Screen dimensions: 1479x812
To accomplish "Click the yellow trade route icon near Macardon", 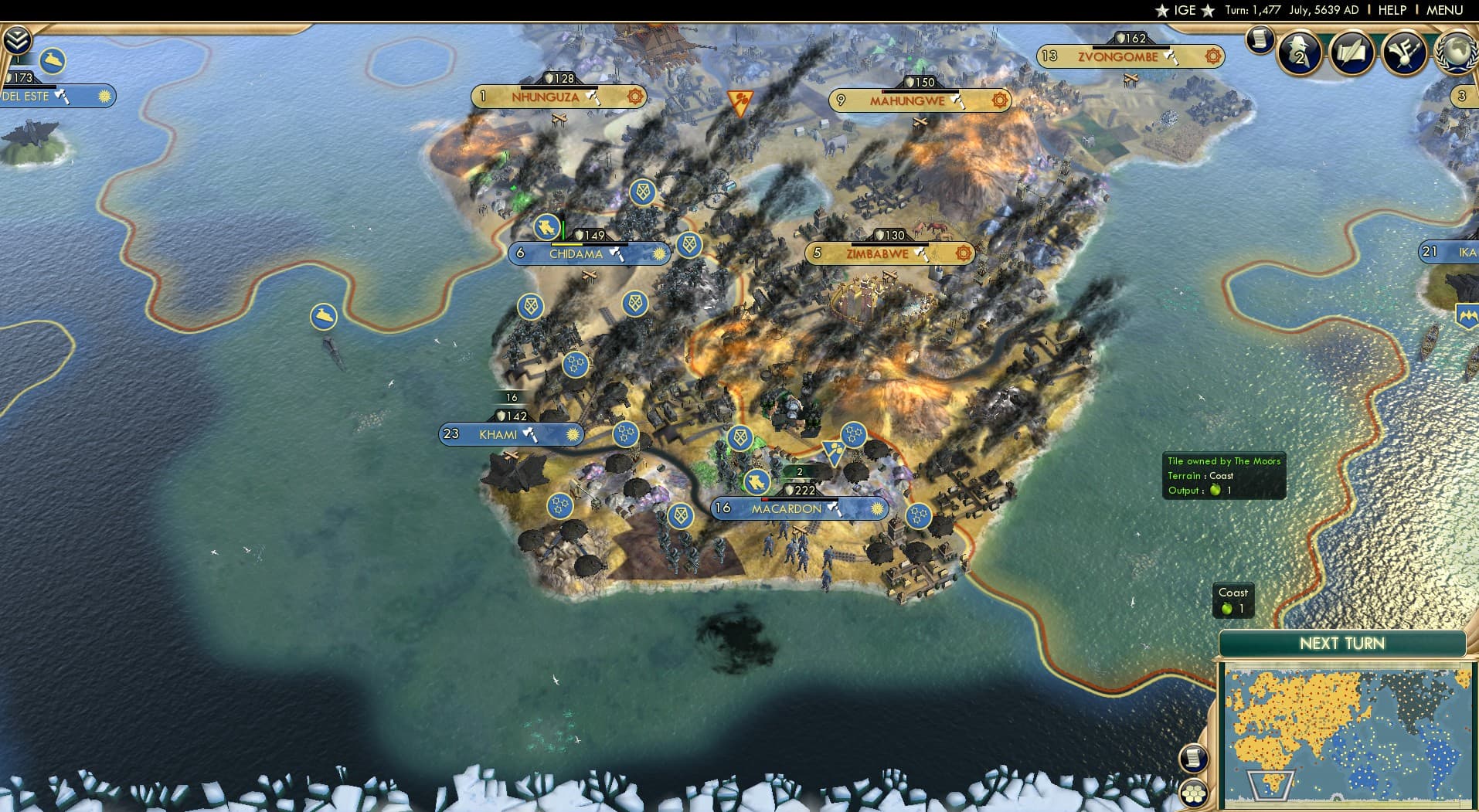I will pyautogui.click(x=835, y=451).
